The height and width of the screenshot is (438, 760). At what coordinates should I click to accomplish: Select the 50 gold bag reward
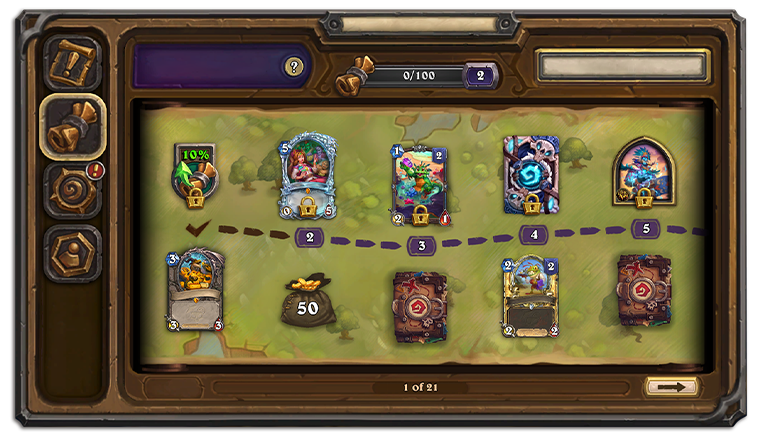click(307, 300)
